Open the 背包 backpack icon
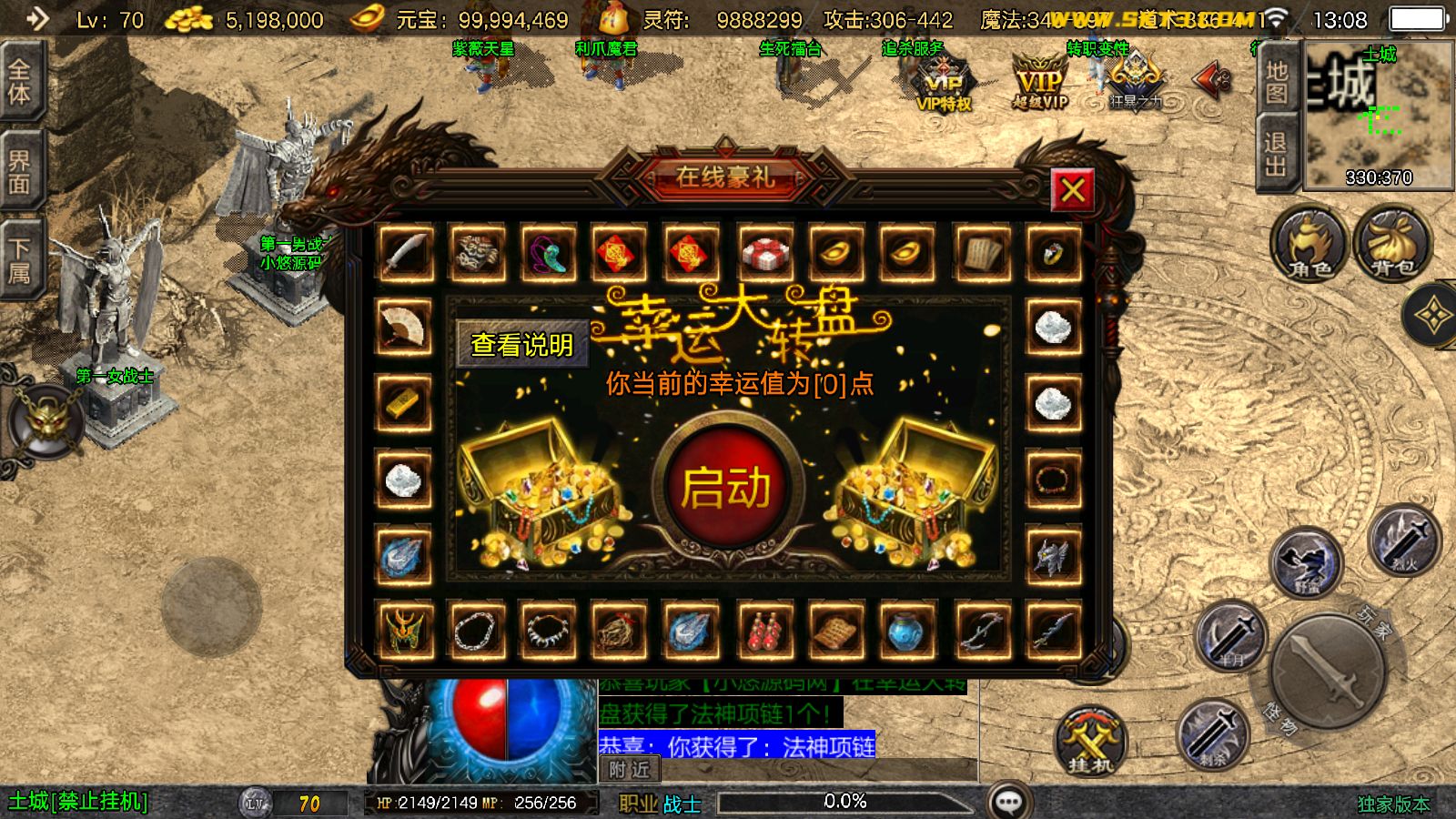 [x=1390, y=246]
